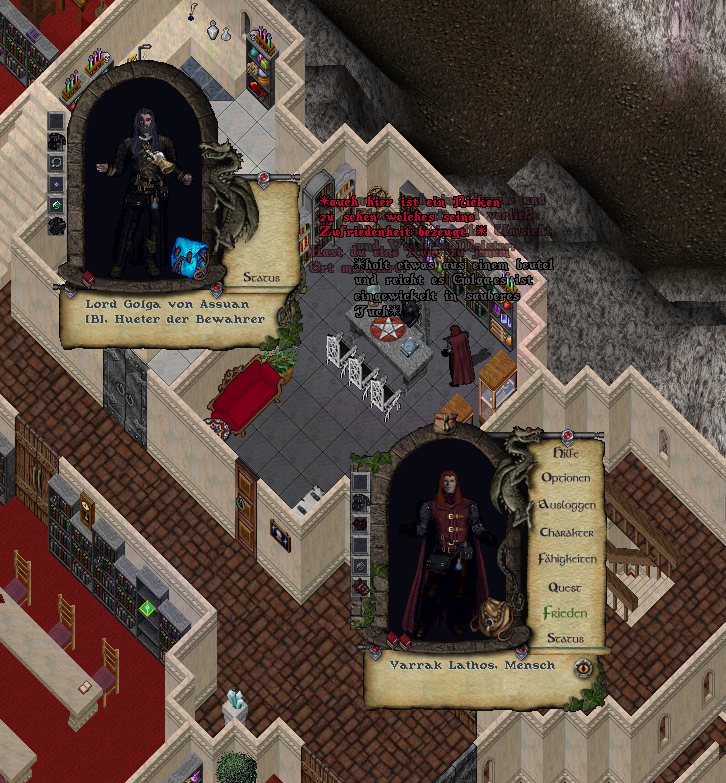Click Ausloggen to log out
The image size is (726, 783).
coord(566,505)
